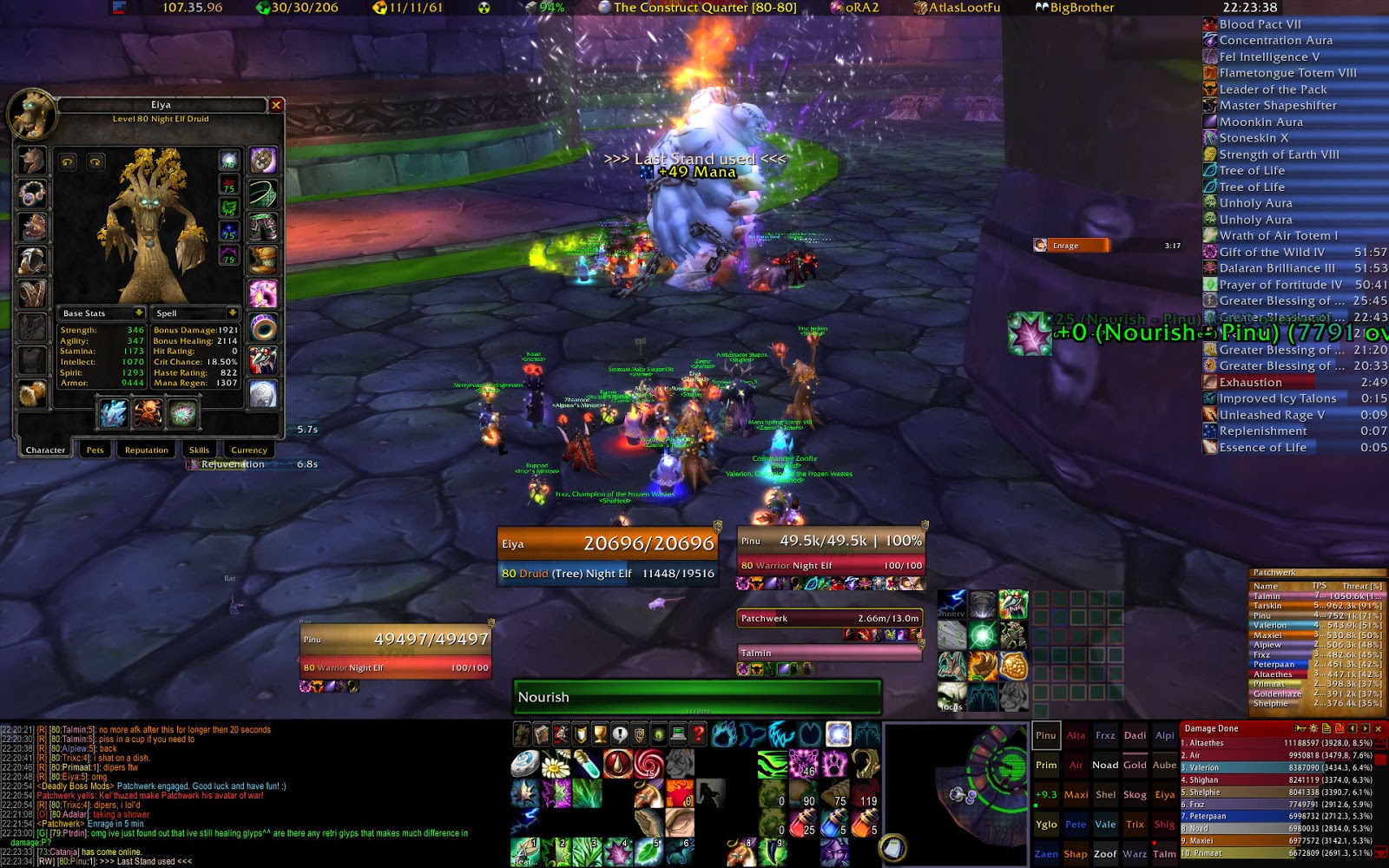
Task: Open the Currency tab on the character window
Action: click(248, 449)
